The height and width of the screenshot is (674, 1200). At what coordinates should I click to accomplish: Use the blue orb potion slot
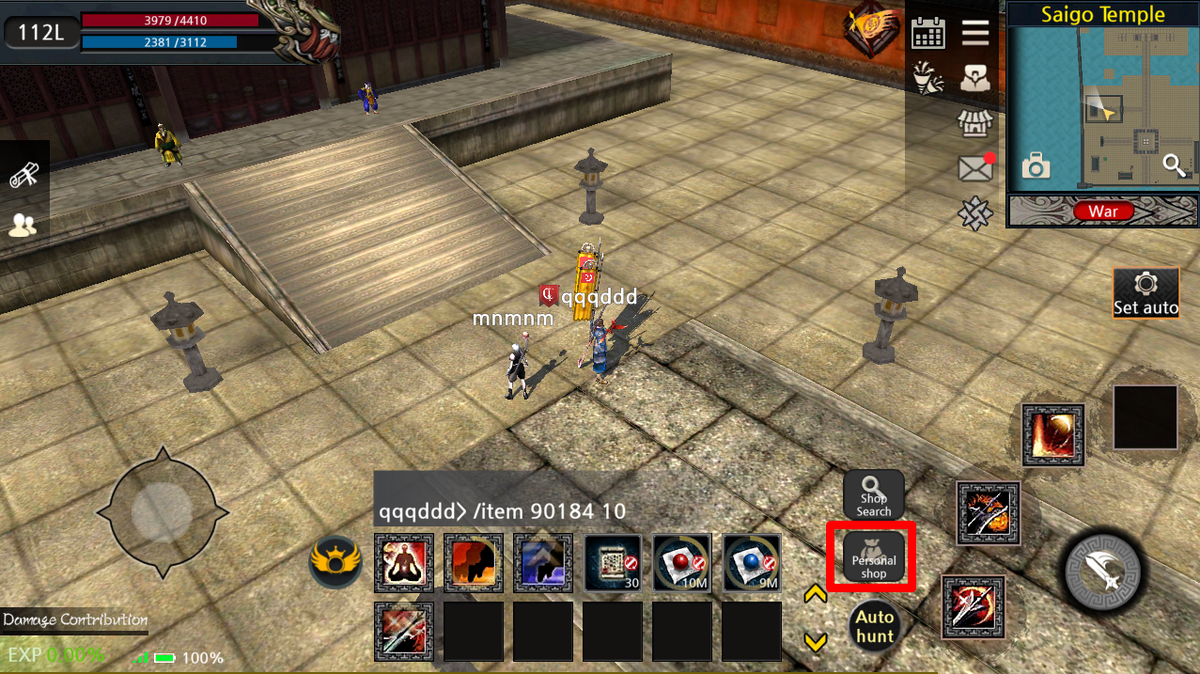752,563
